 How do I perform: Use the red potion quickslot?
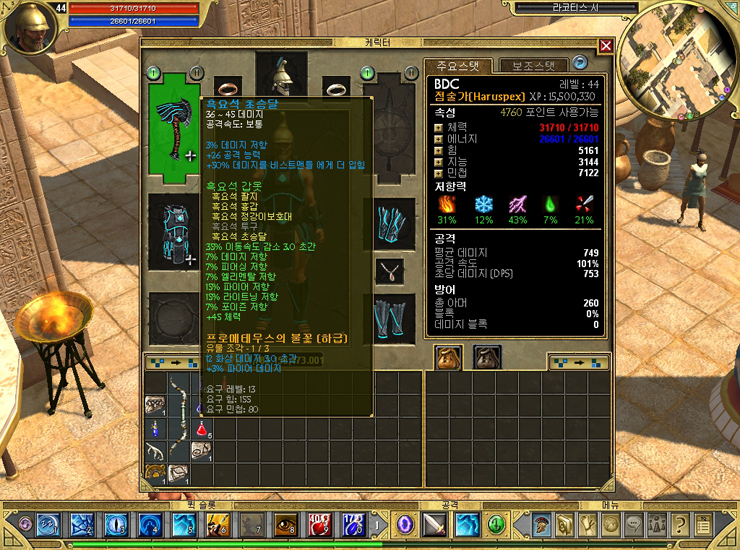(x=320, y=524)
